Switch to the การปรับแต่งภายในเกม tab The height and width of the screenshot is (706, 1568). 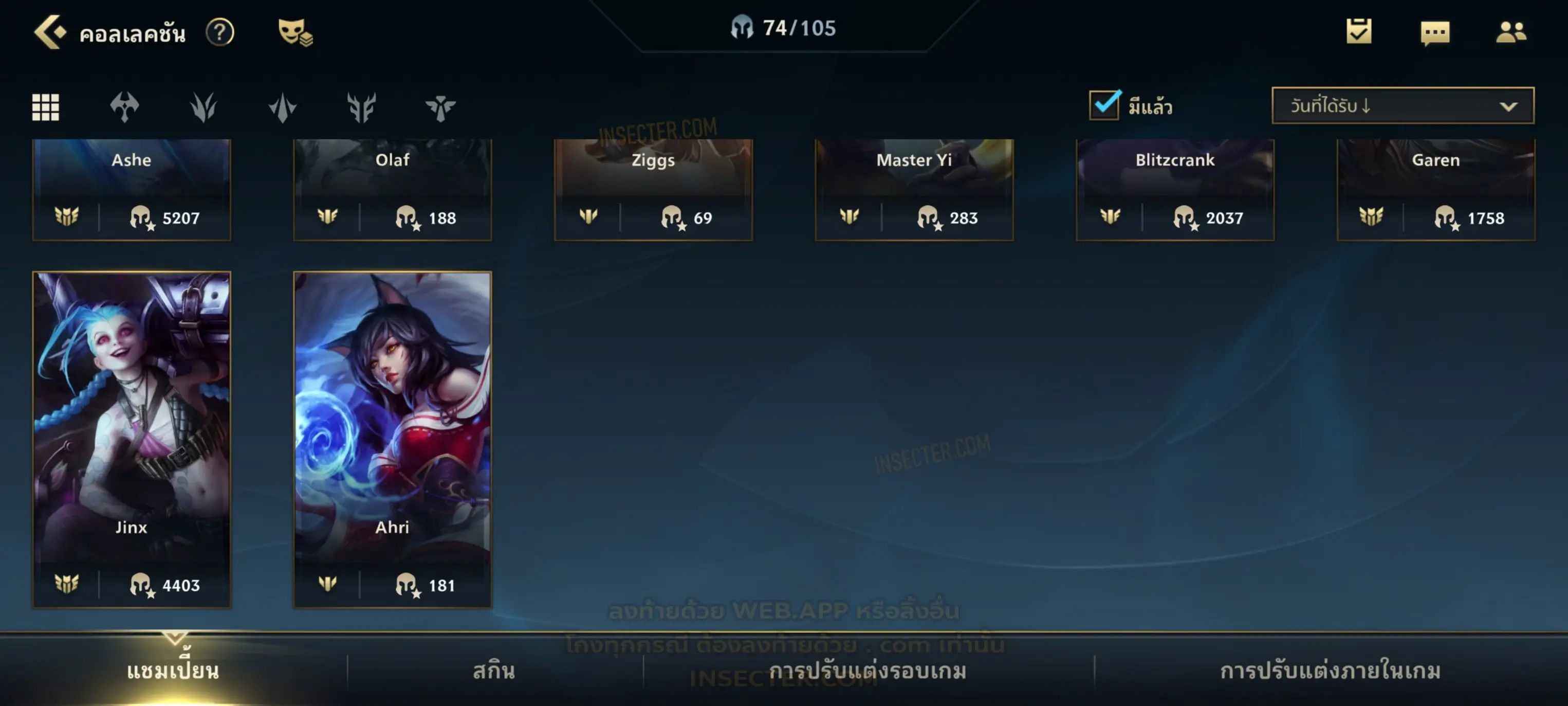pos(1330,671)
